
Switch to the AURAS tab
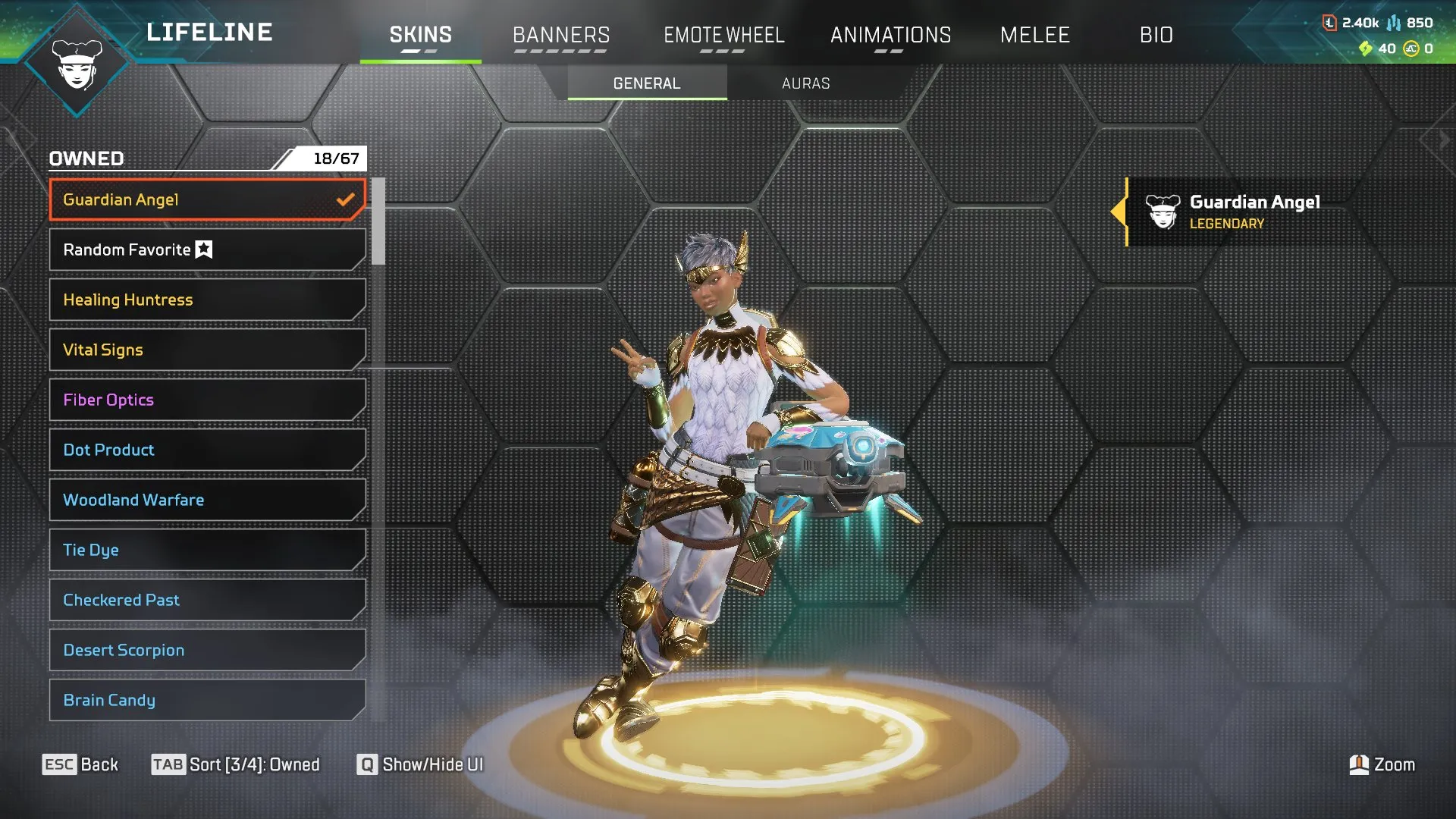[806, 83]
